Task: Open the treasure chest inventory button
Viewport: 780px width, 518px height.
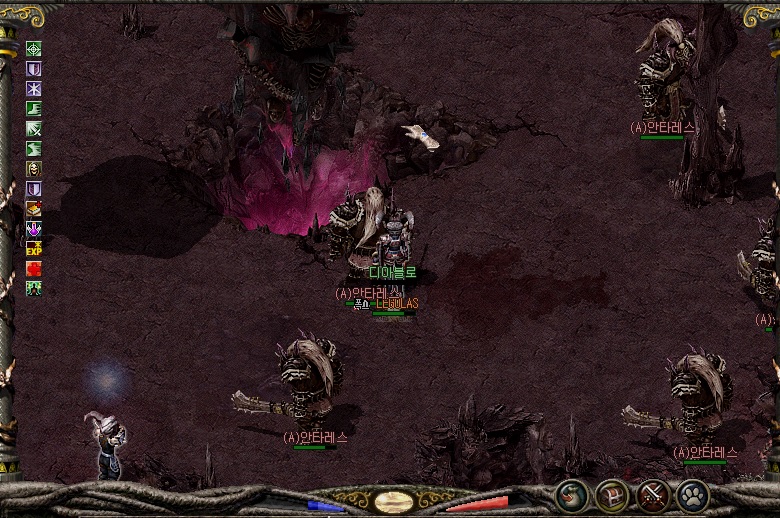Action: point(612,495)
